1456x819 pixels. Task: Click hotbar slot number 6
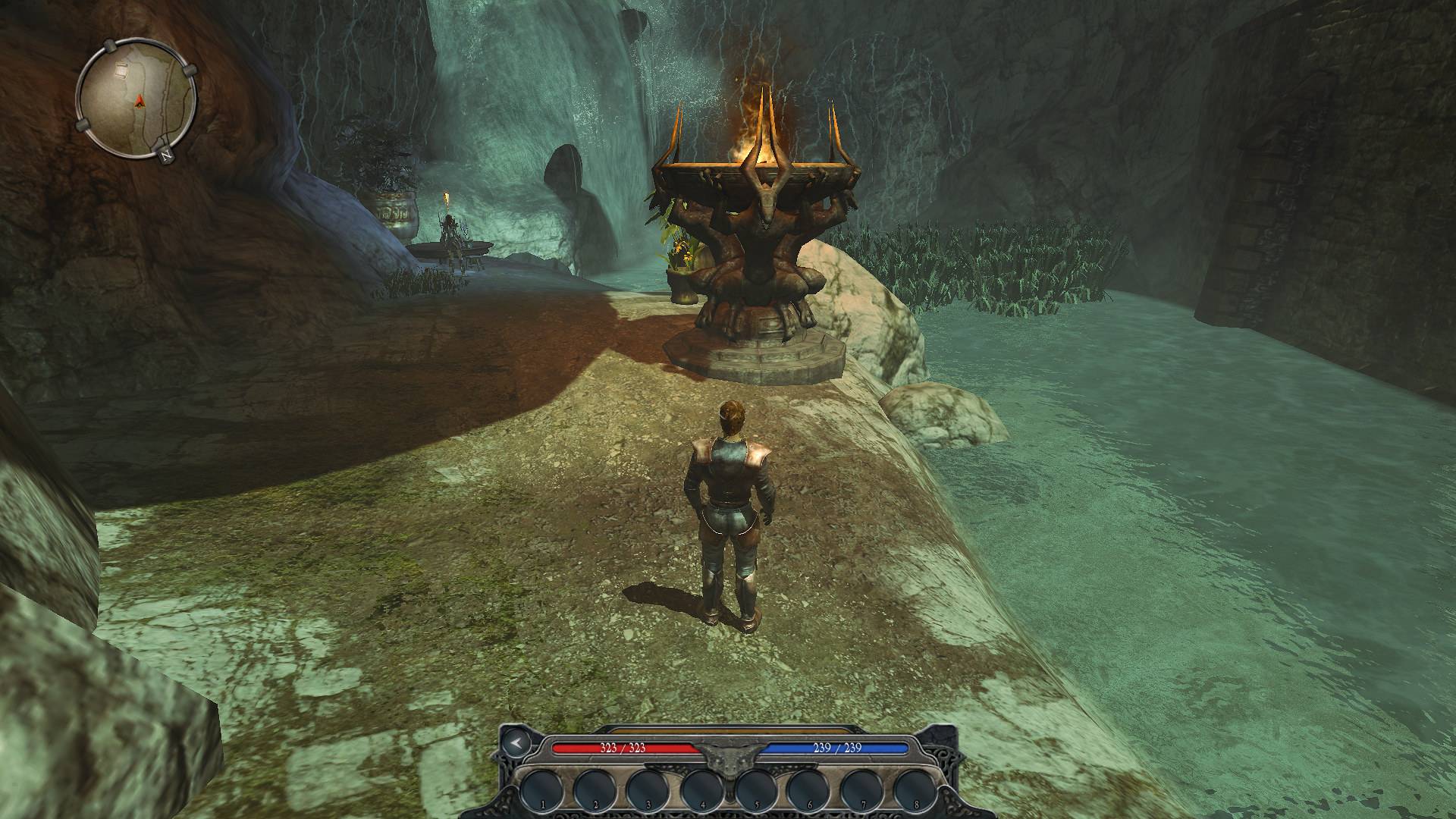point(810,790)
